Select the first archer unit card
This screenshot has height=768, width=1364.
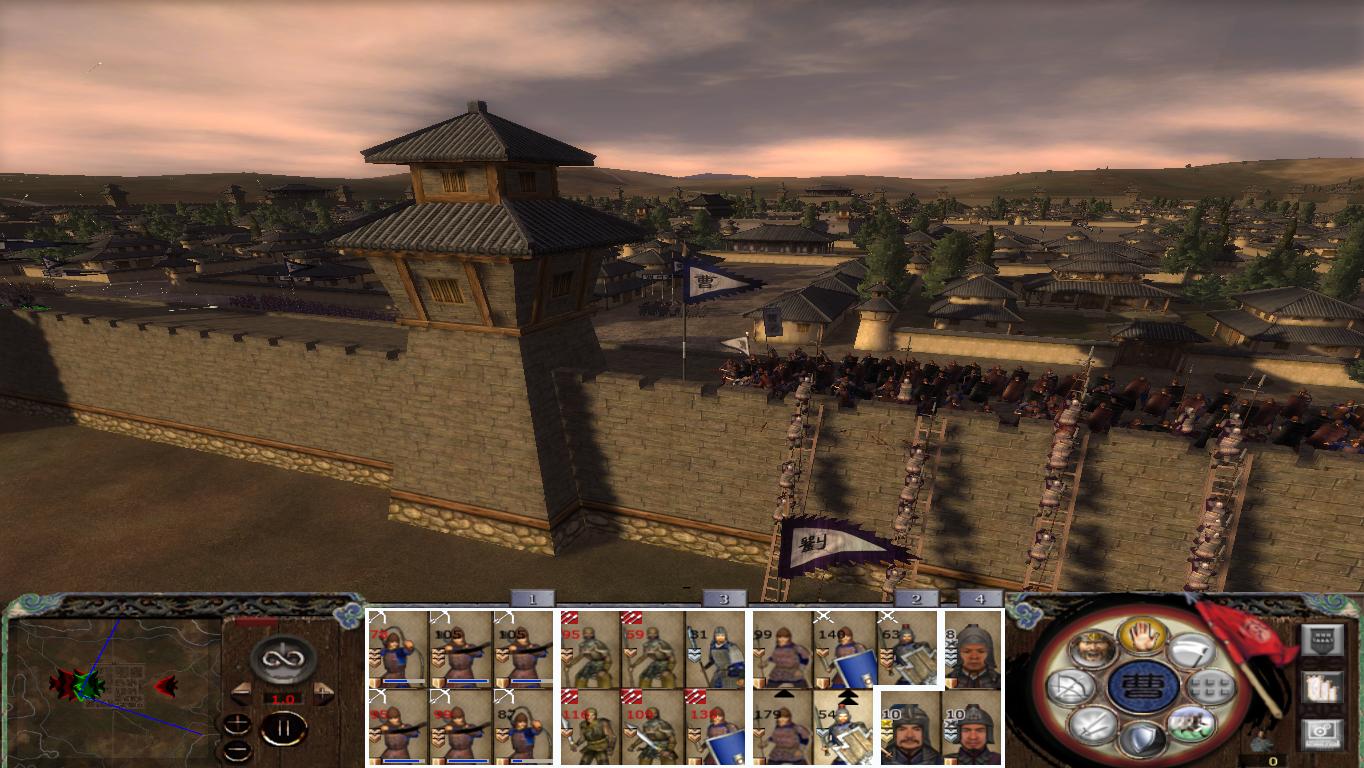(x=395, y=650)
